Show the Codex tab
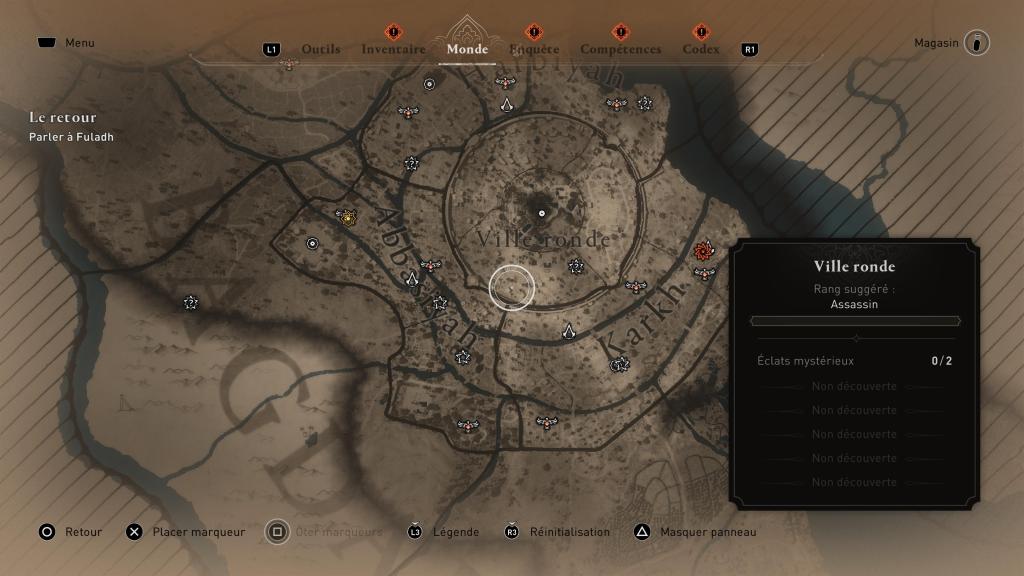Screen dimensions: 1024x576 point(701,49)
